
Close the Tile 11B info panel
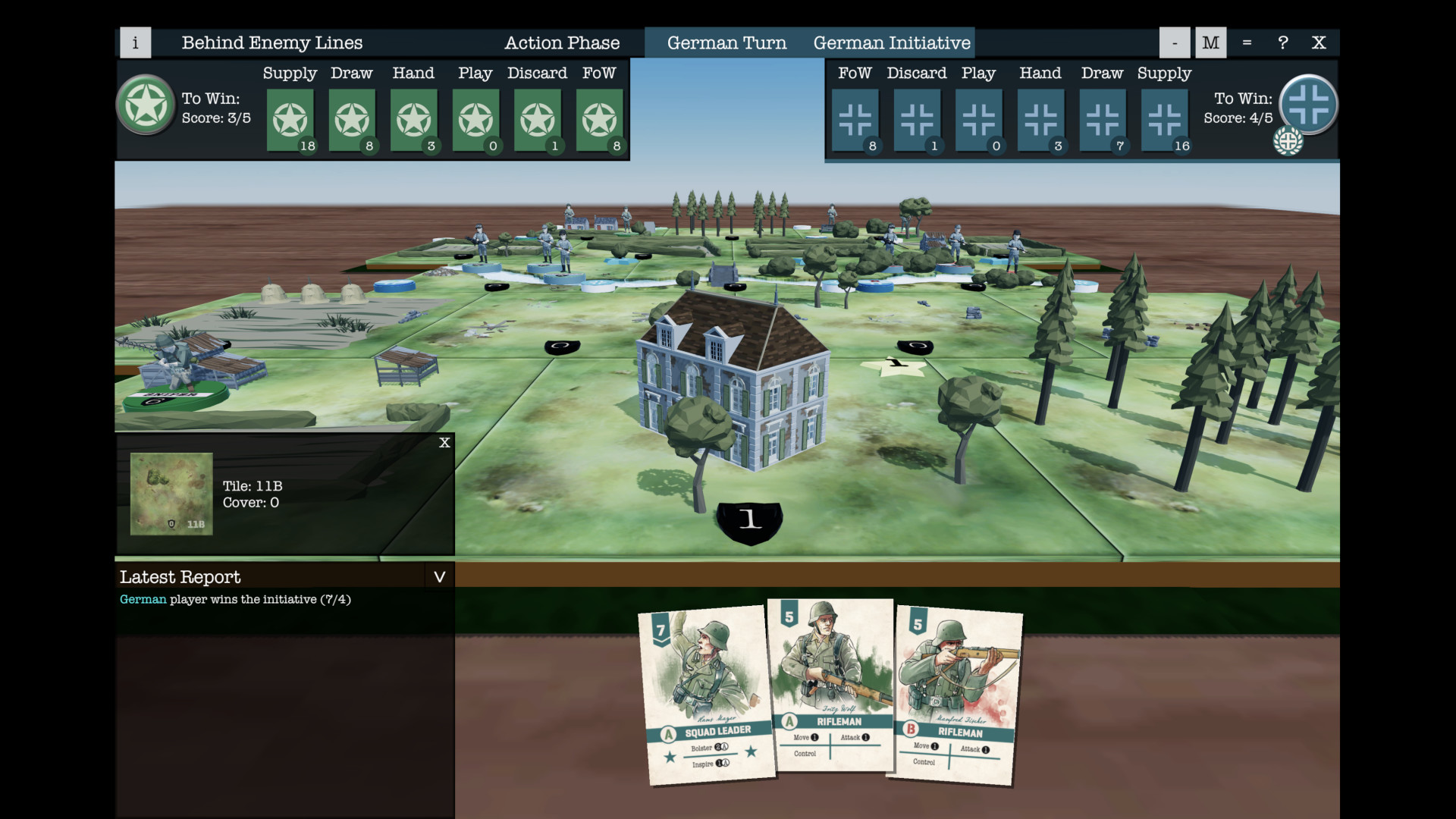click(444, 443)
